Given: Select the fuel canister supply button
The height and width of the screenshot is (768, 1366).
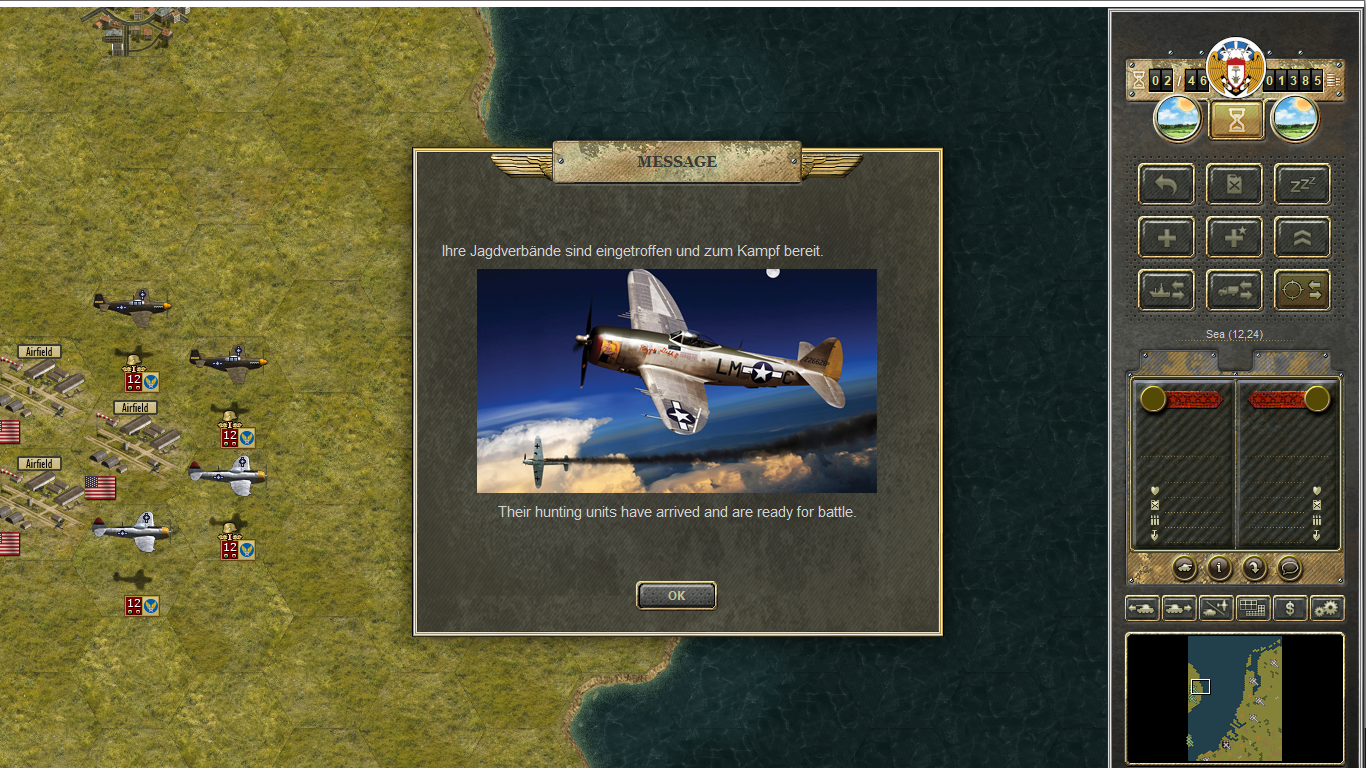Looking at the screenshot, I should click(1234, 185).
